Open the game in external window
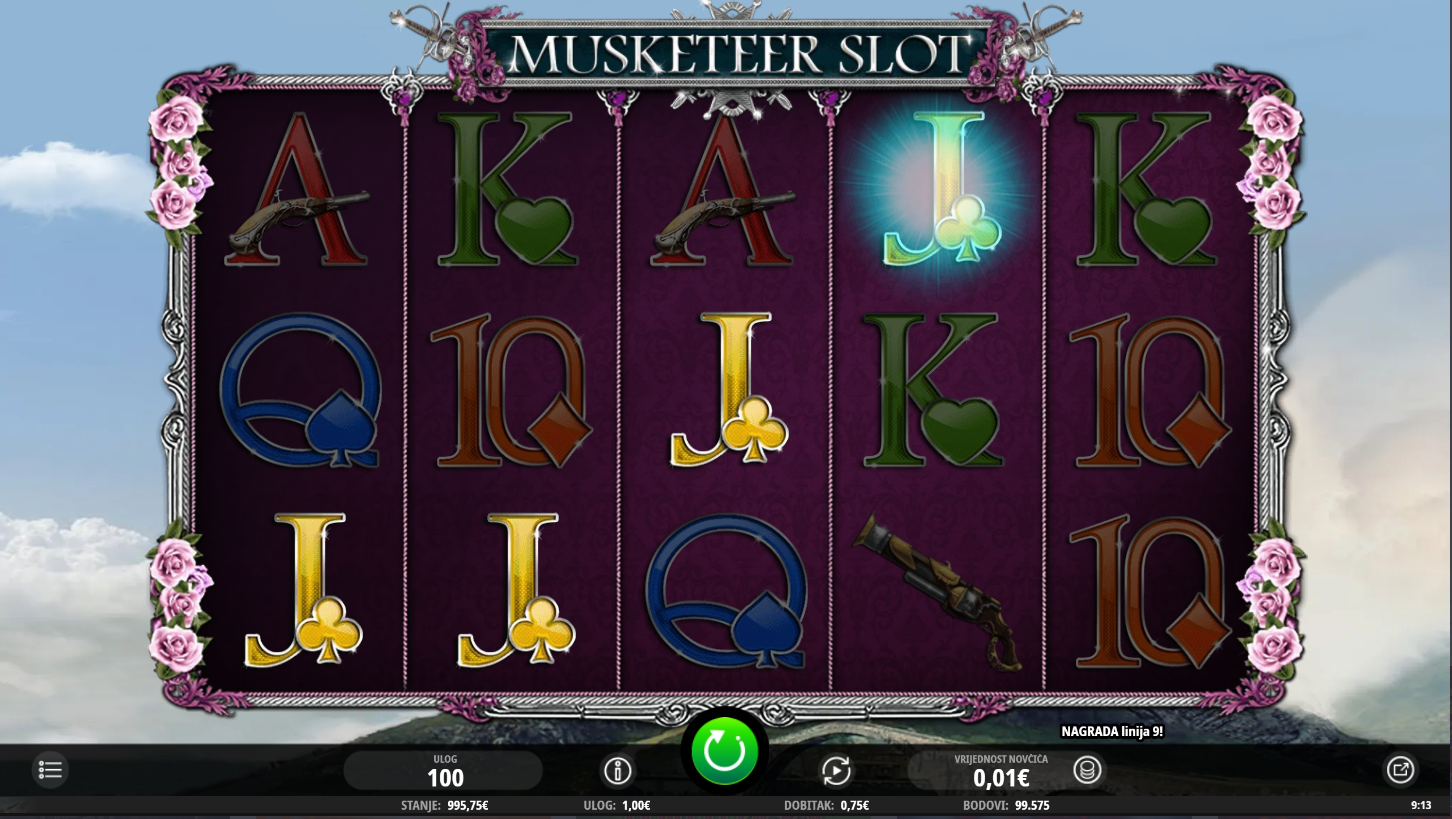 pos(1400,770)
